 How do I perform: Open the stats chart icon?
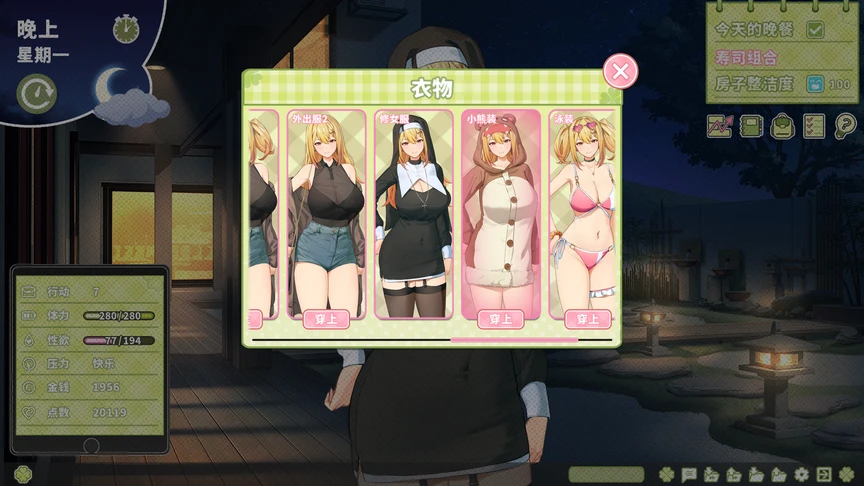720,126
